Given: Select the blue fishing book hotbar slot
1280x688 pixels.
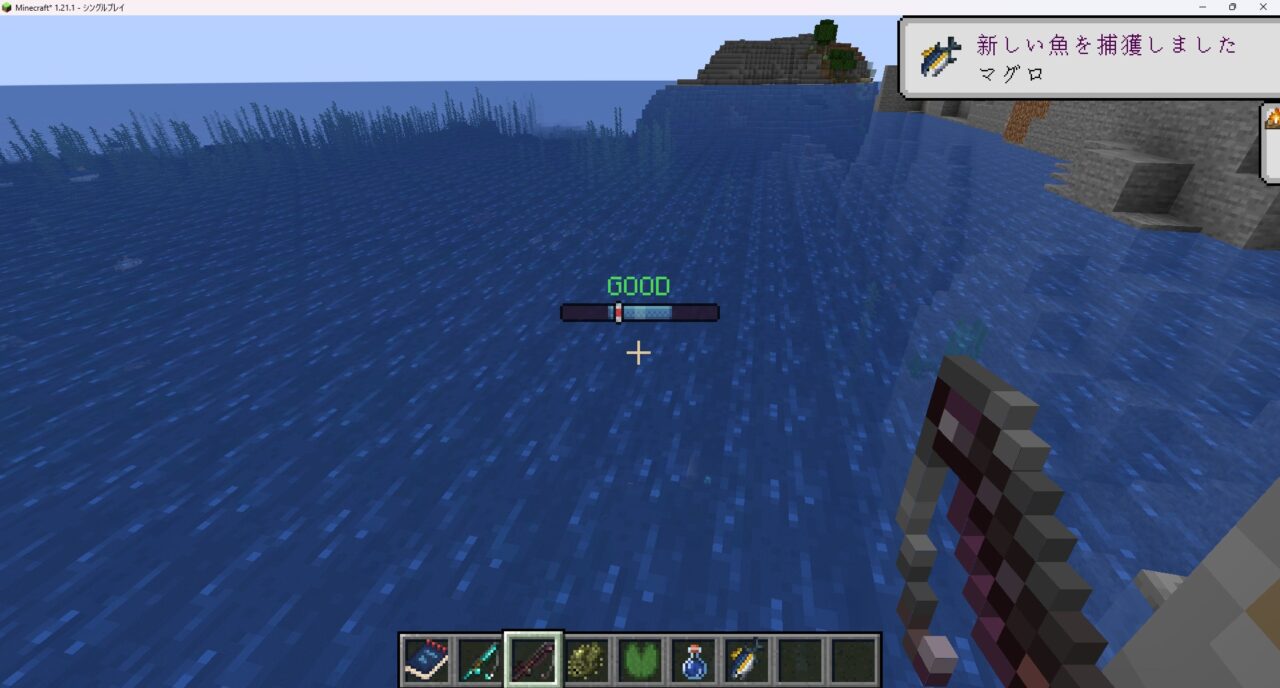Looking at the screenshot, I should pos(426,660).
